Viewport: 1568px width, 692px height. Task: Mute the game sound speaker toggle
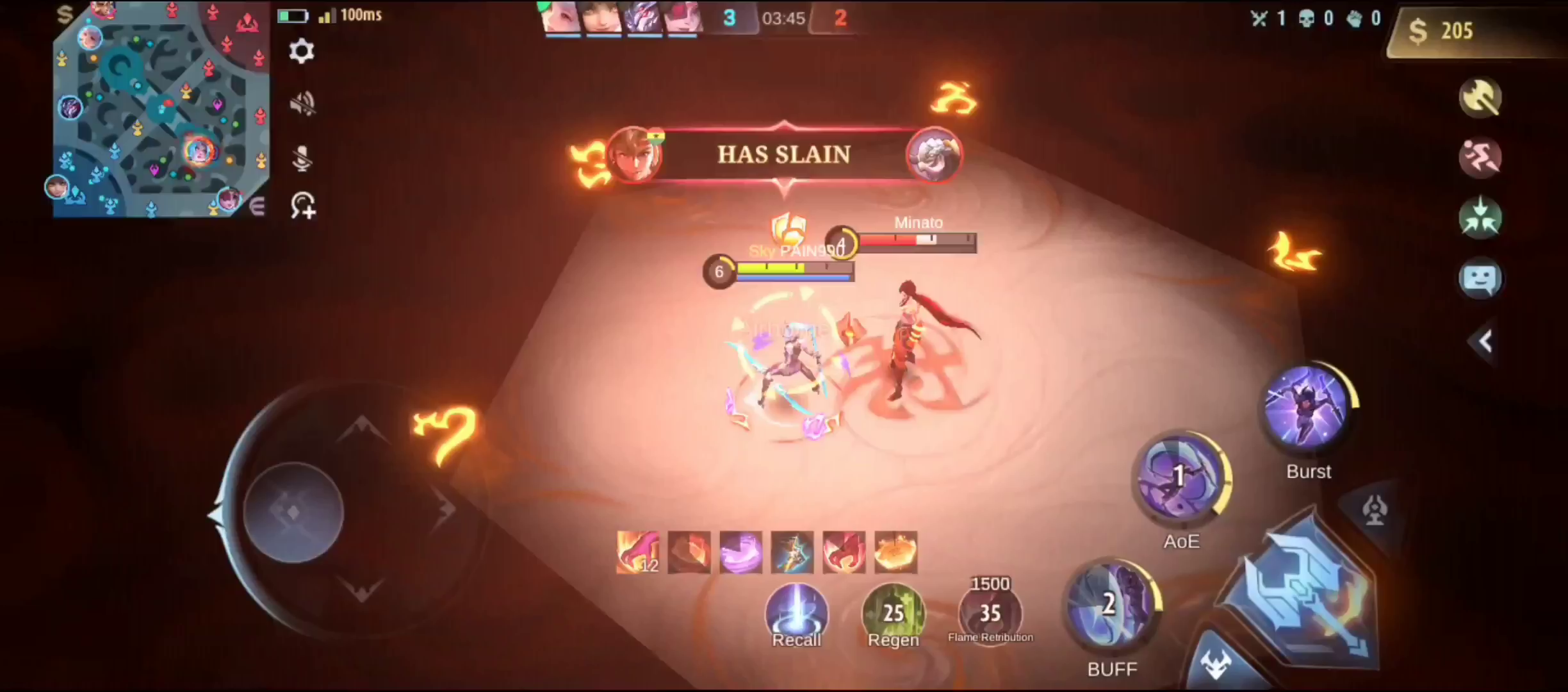[301, 103]
